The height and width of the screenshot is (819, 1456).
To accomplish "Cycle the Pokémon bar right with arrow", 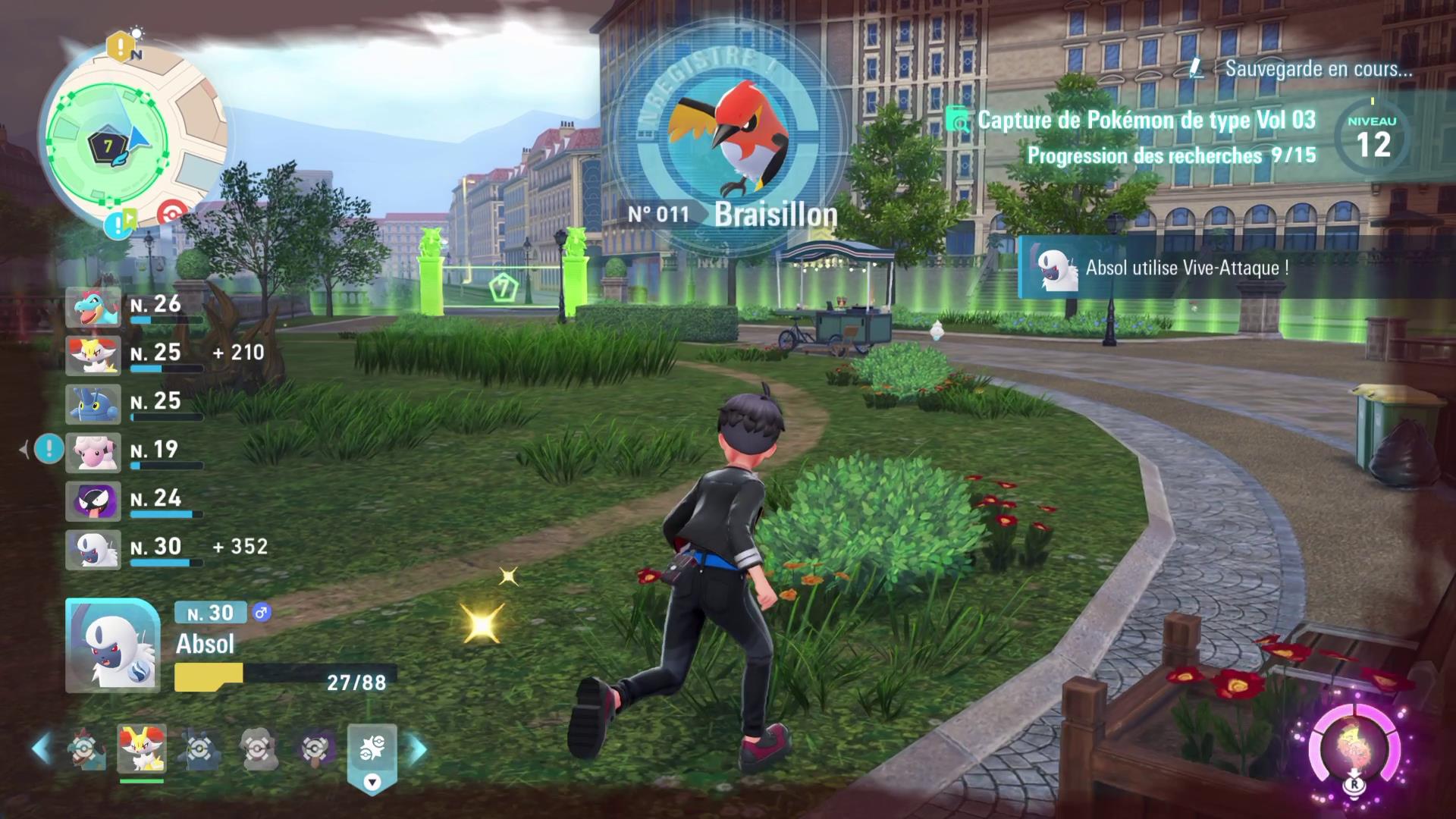I will point(418,749).
